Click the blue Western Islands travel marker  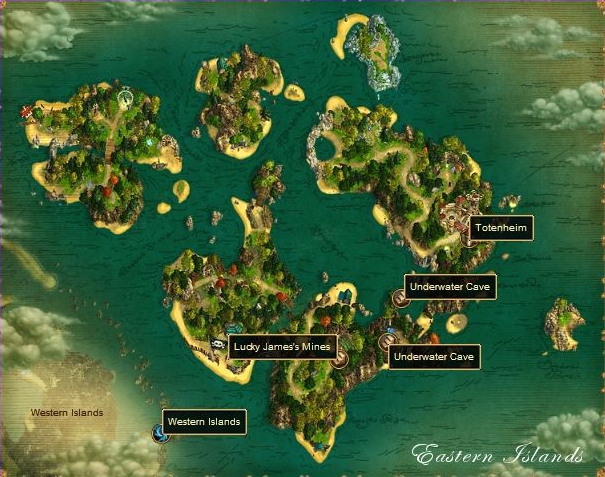(x=159, y=433)
